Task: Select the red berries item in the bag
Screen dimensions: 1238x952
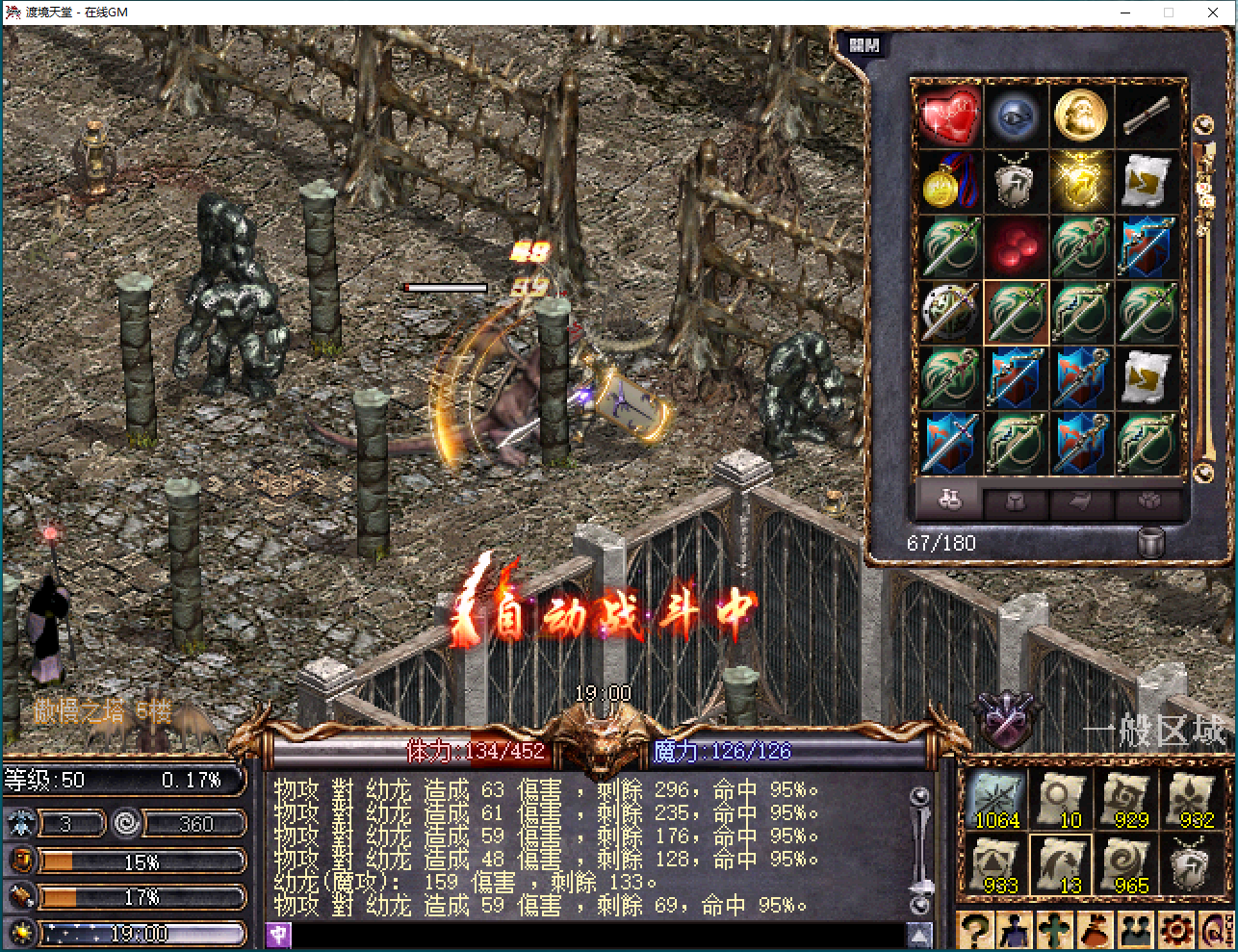Action: click(1014, 246)
